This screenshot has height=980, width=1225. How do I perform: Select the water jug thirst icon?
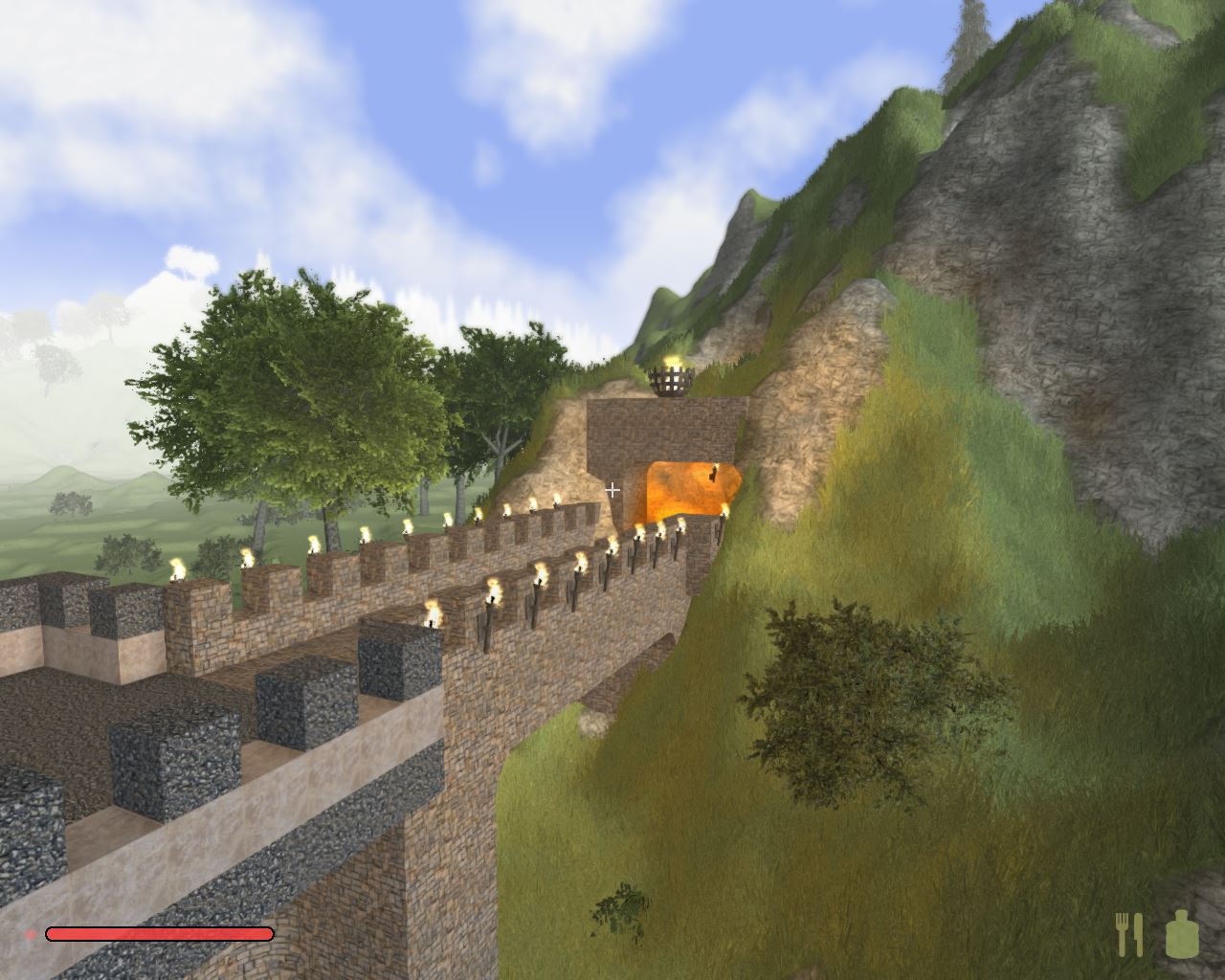click(x=1182, y=934)
